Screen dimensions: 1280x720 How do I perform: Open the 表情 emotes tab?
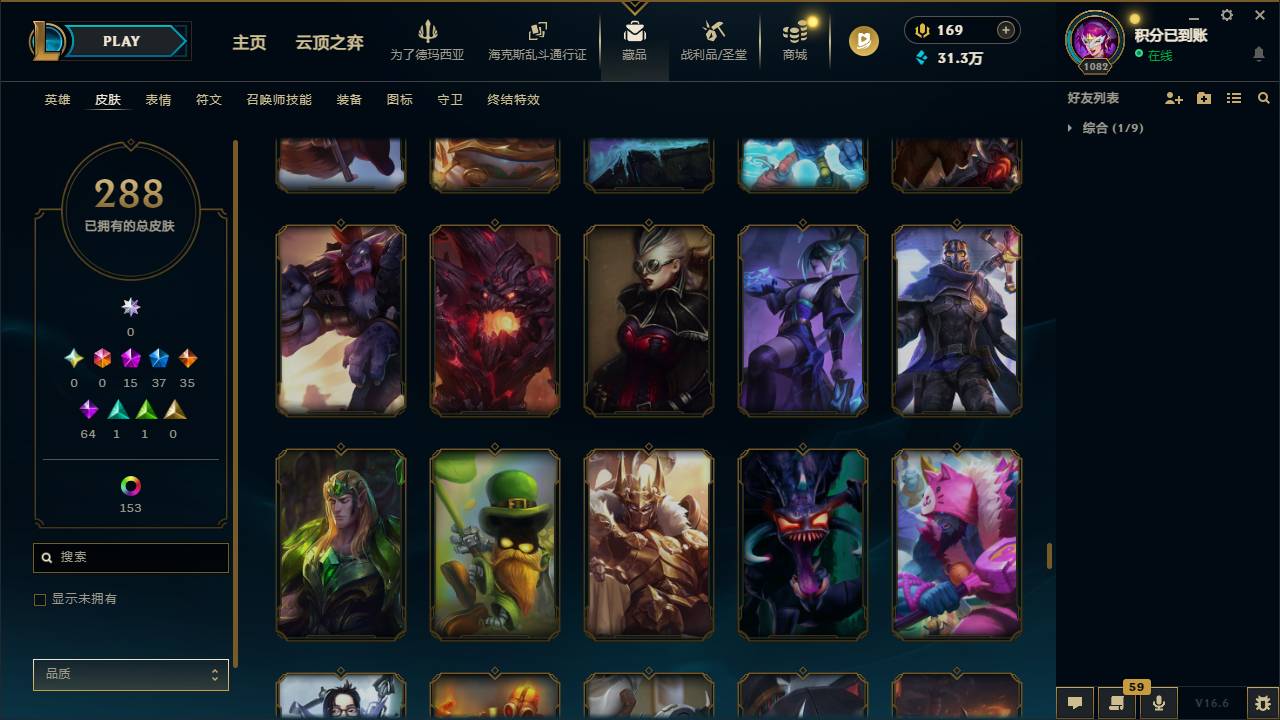coord(158,100)
